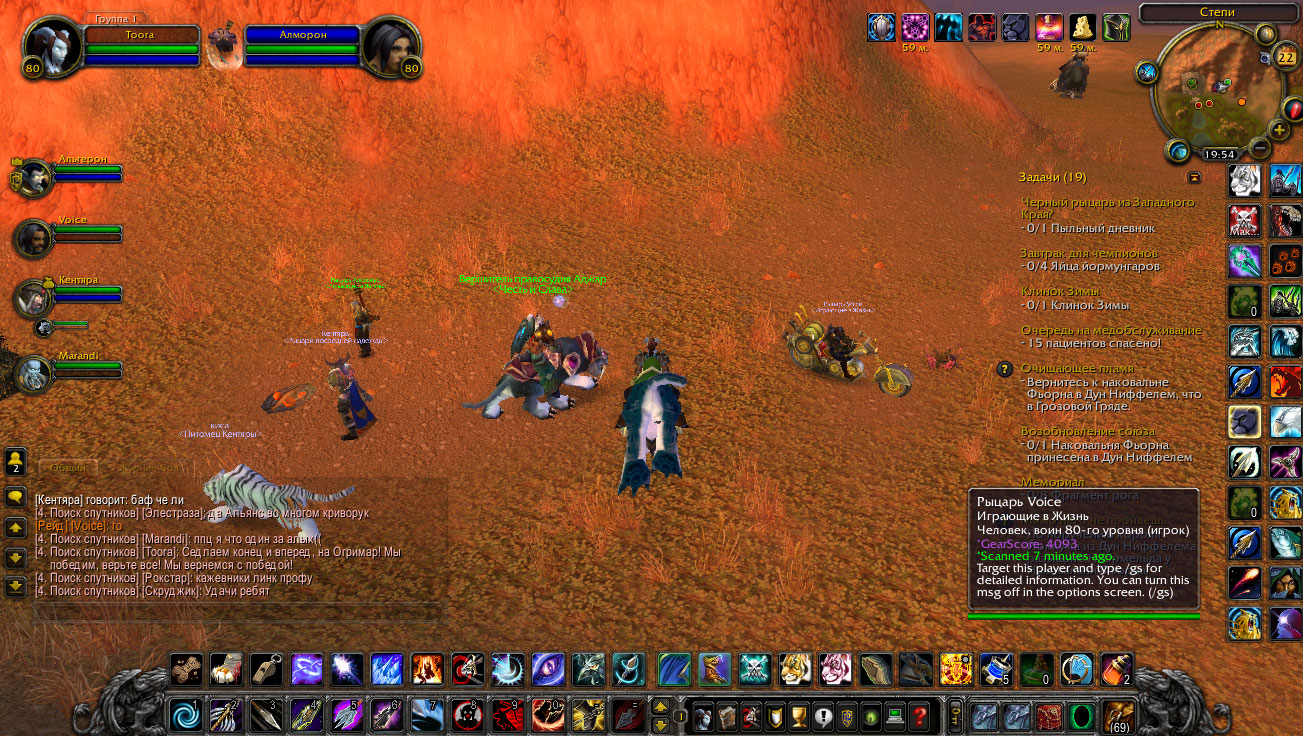The image size is (1303, 736).
Task: Open the red question mark help button
Action: pos(918,716)
